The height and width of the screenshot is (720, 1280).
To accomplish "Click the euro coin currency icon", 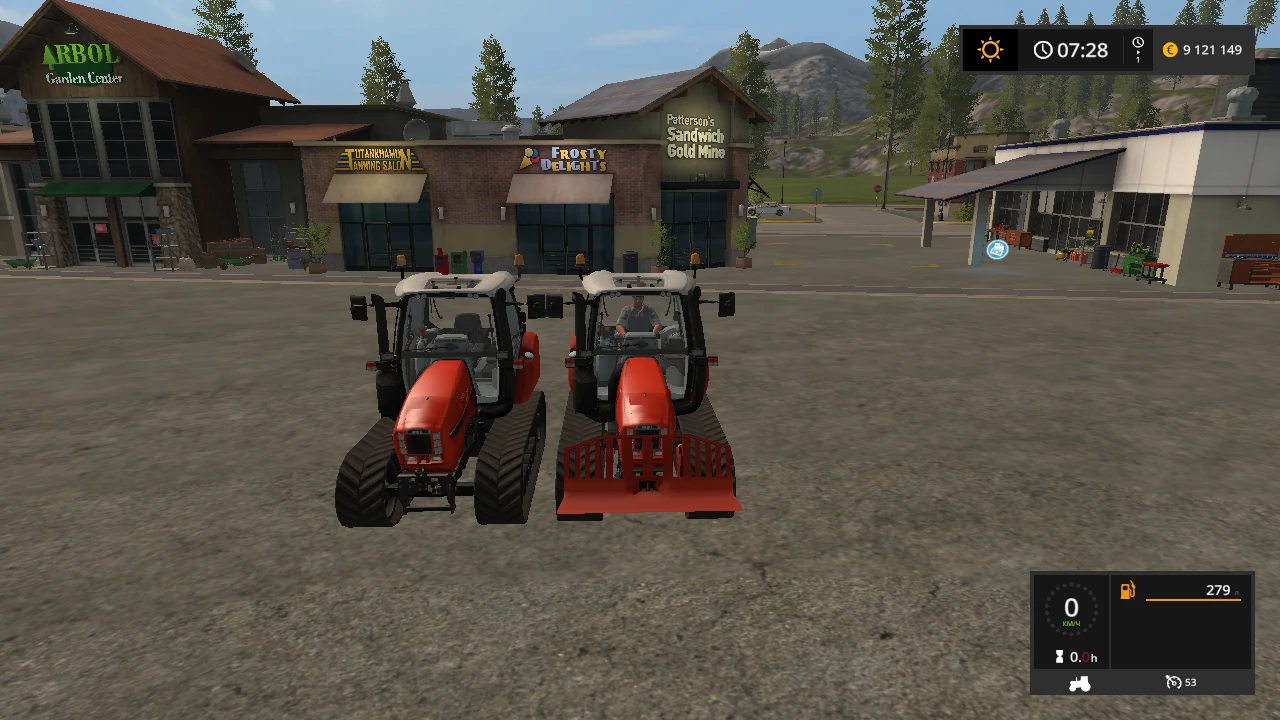I will click(1168, 49).
